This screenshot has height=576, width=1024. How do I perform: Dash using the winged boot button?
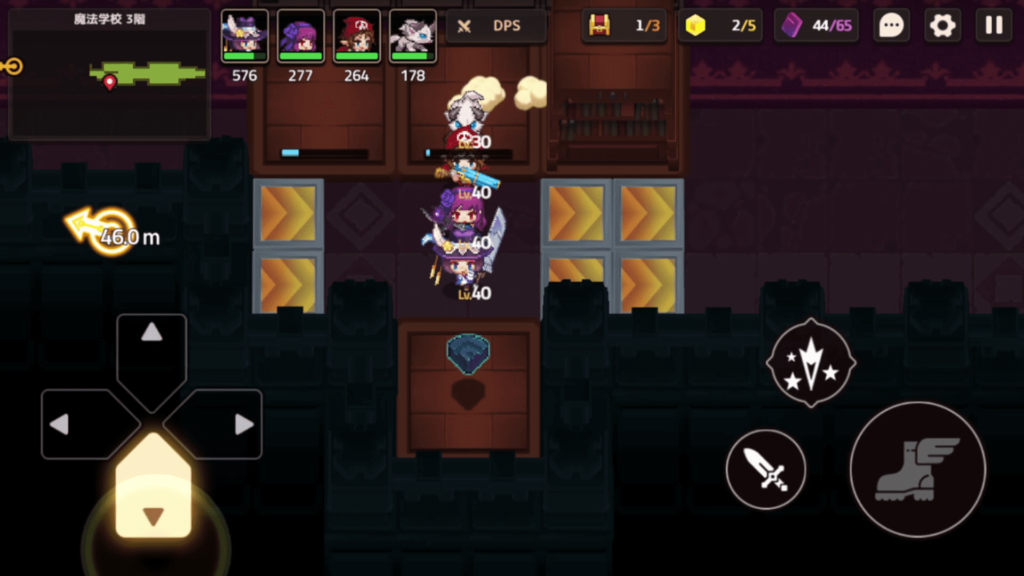tap(917, 469)
